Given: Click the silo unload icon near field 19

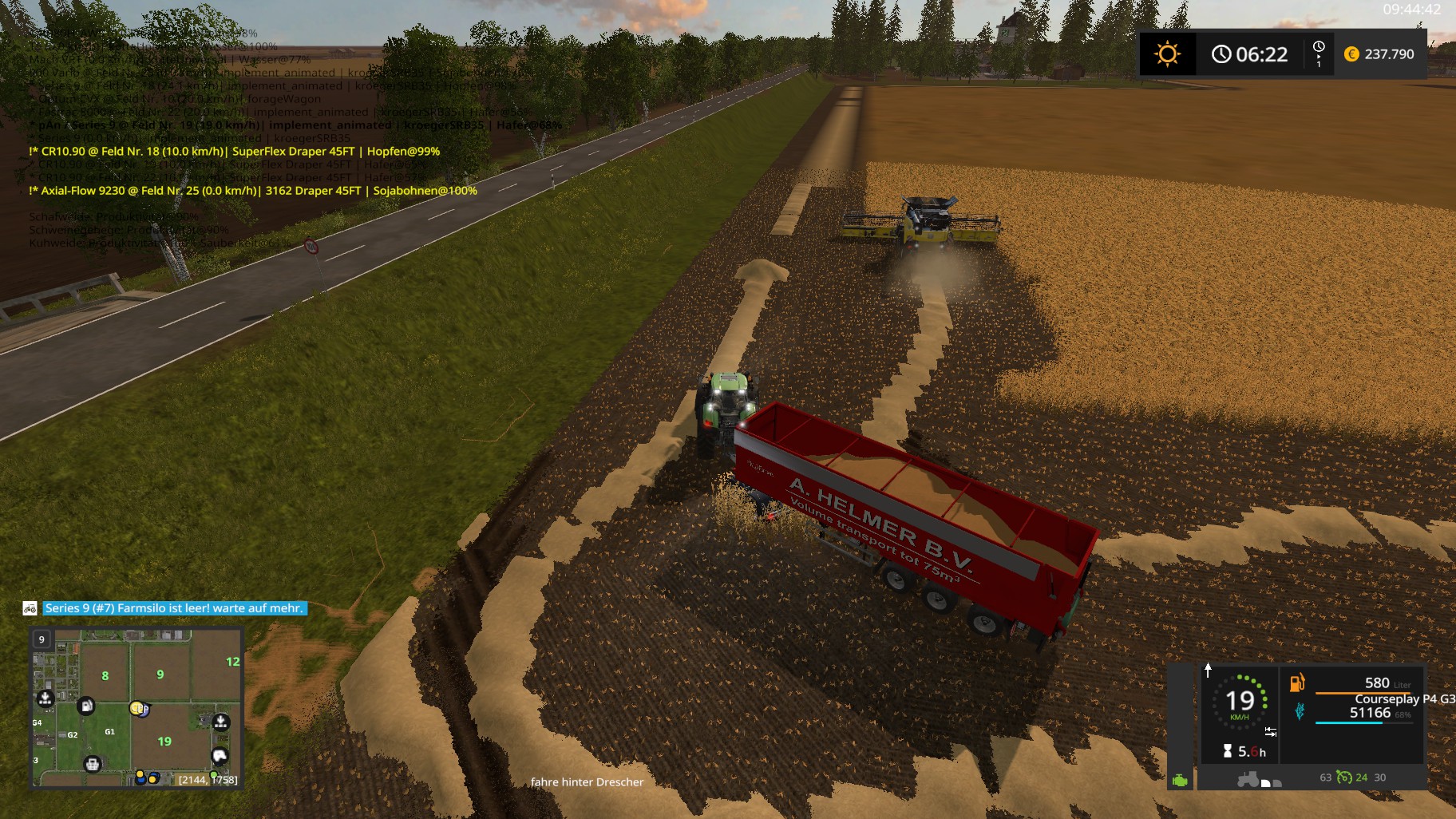Looking at the screenshot, I should pos(221,721).
